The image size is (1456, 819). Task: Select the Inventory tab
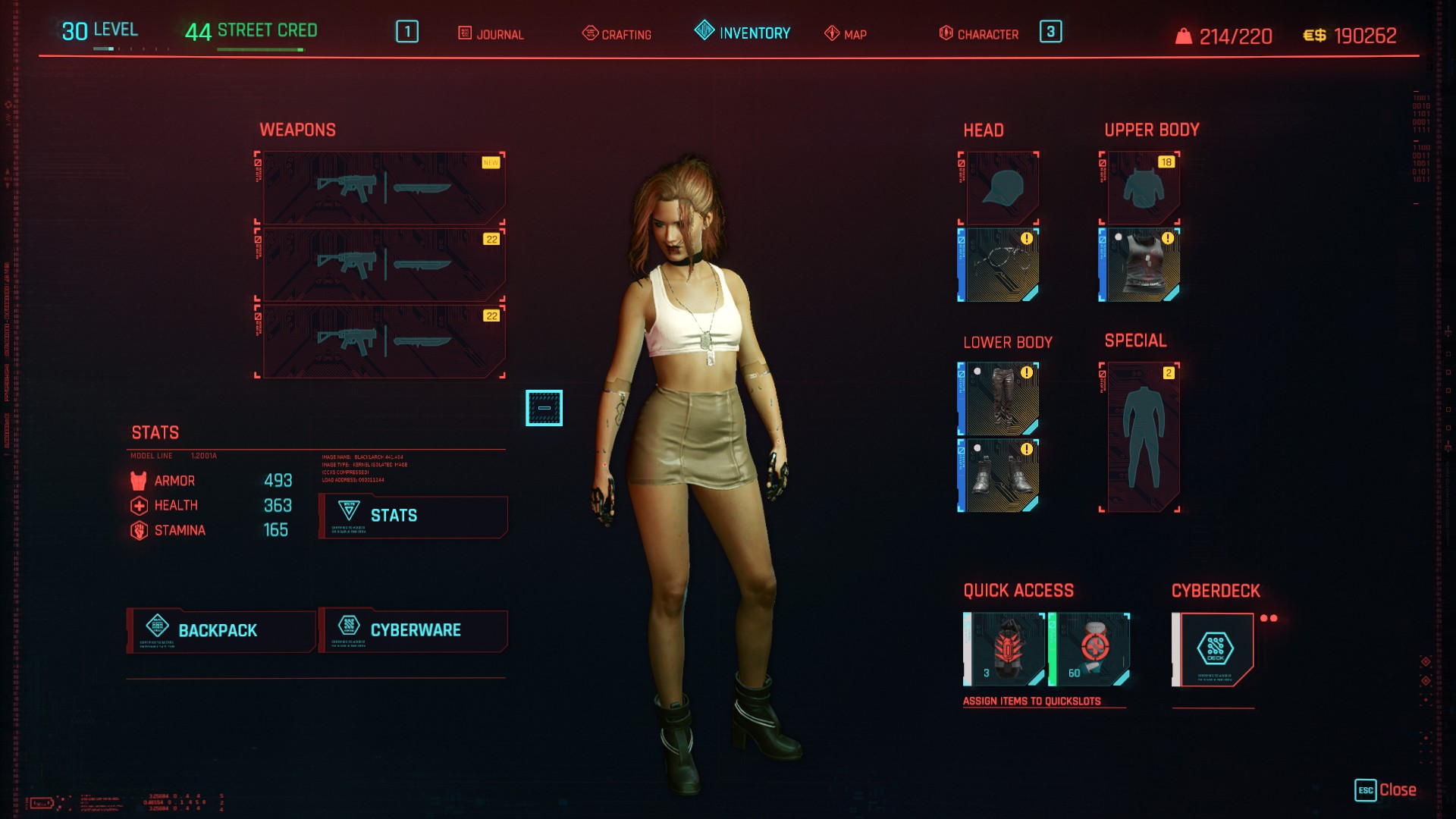tap(742, 33)
